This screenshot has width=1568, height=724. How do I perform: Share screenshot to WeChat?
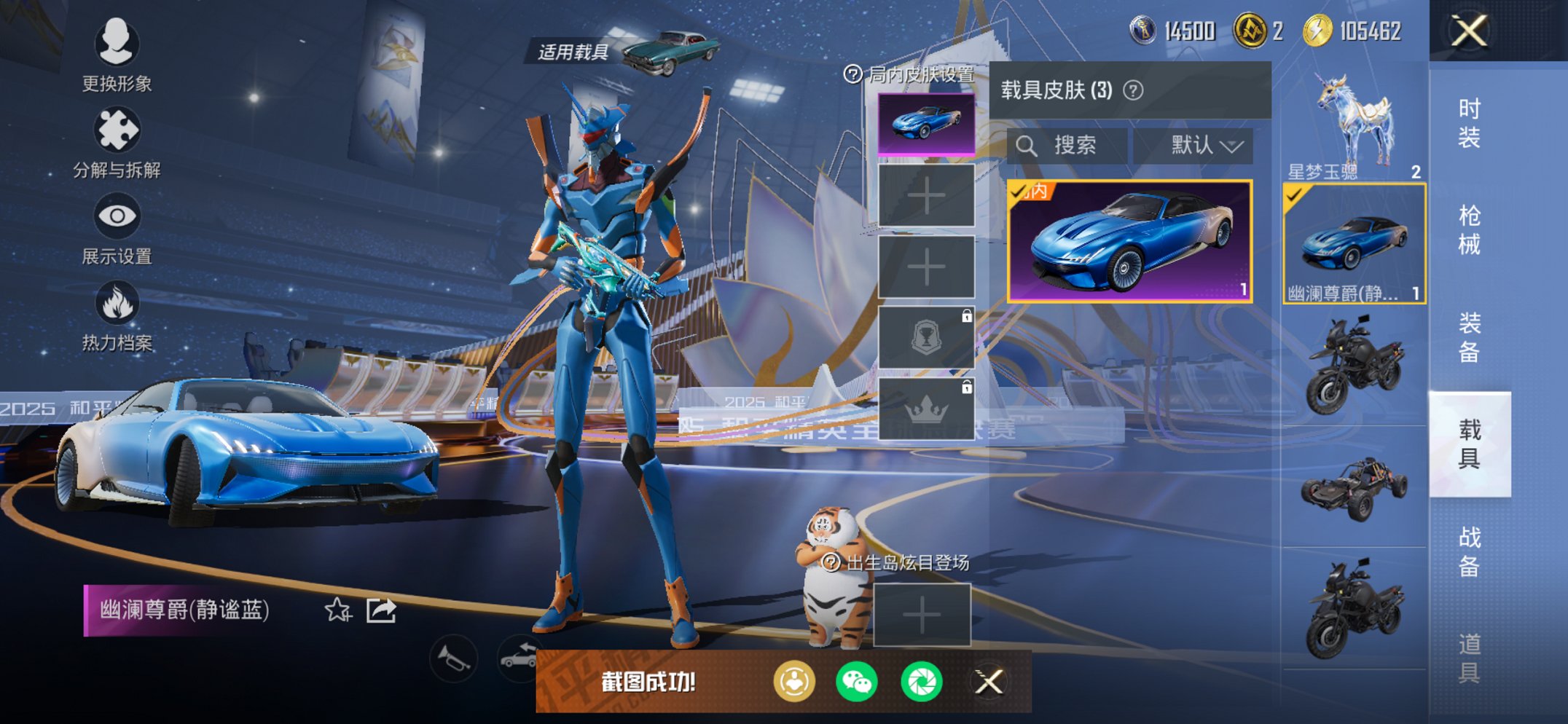pyautogui.click(x=857, y=682)
